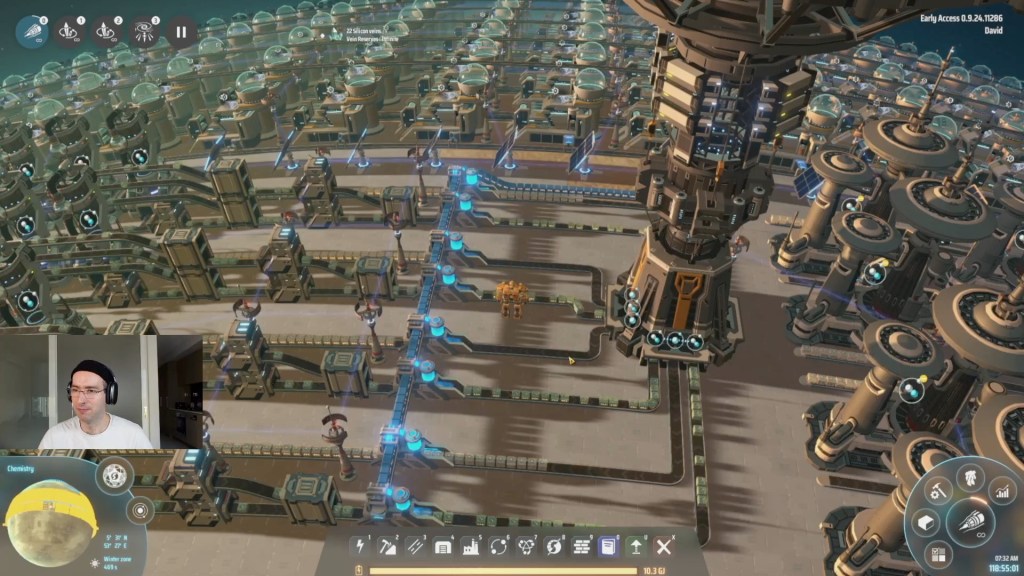This screenshot has height=576, width=1024.
Task: Toggle the highlighted blueprint book tool
Action: click(x=608, y=547)
